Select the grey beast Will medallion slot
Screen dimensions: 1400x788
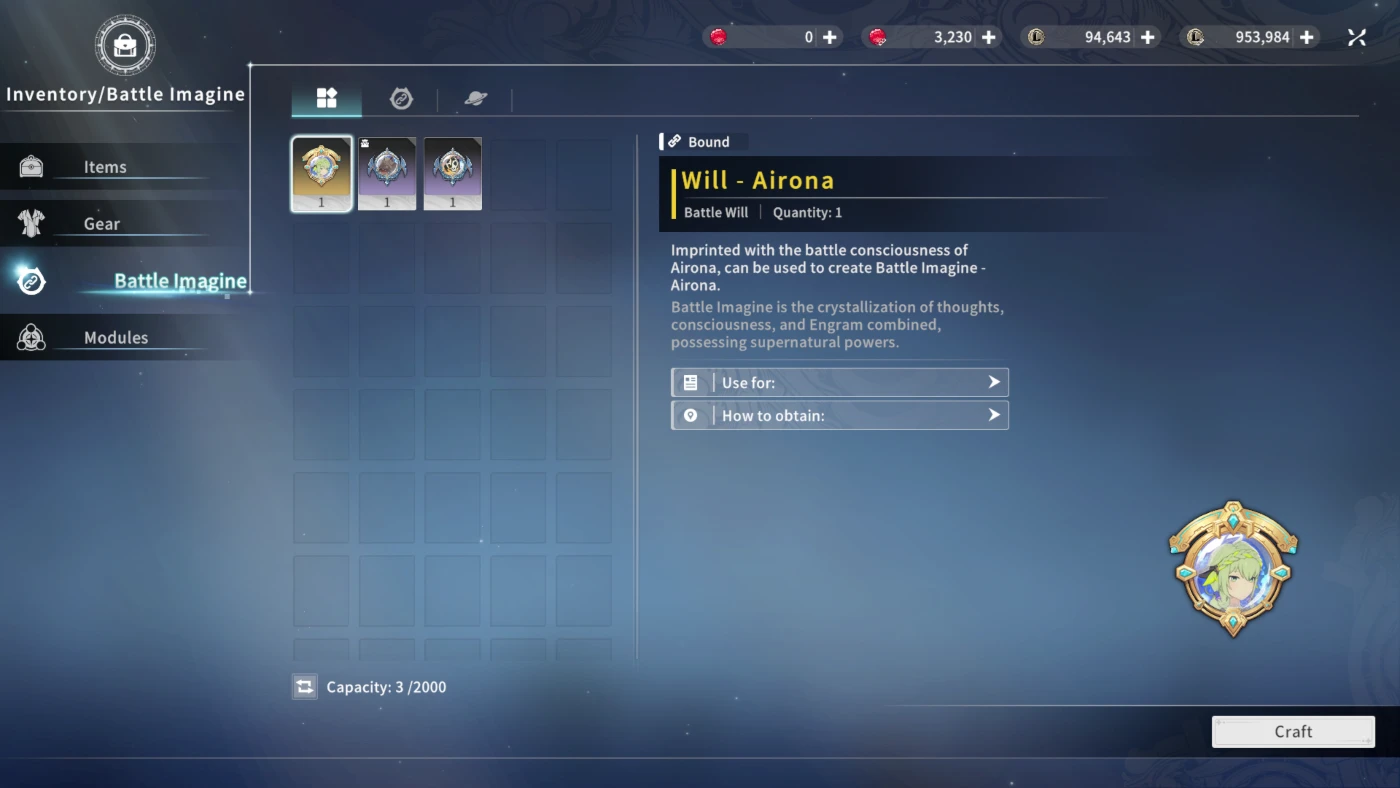tap(387, 173)
